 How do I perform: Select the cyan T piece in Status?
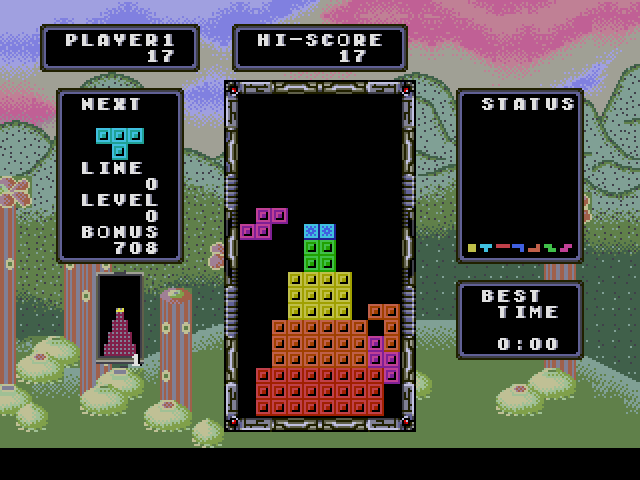click(487, 247)
